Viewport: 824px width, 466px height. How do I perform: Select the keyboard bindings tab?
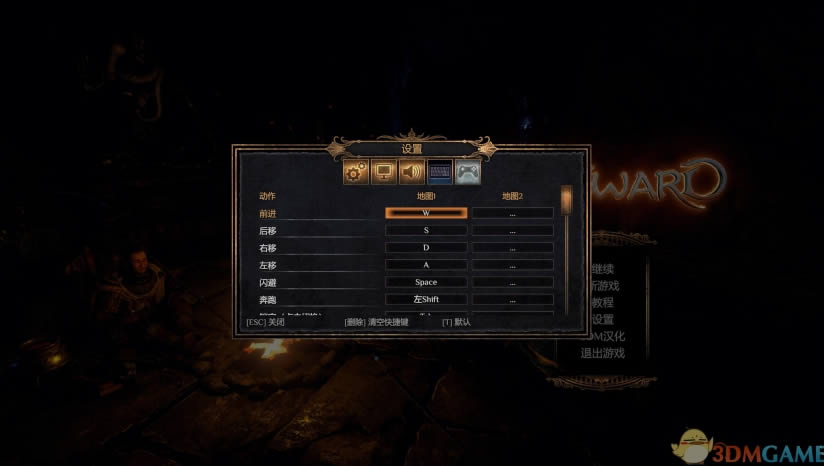(439, 172)
